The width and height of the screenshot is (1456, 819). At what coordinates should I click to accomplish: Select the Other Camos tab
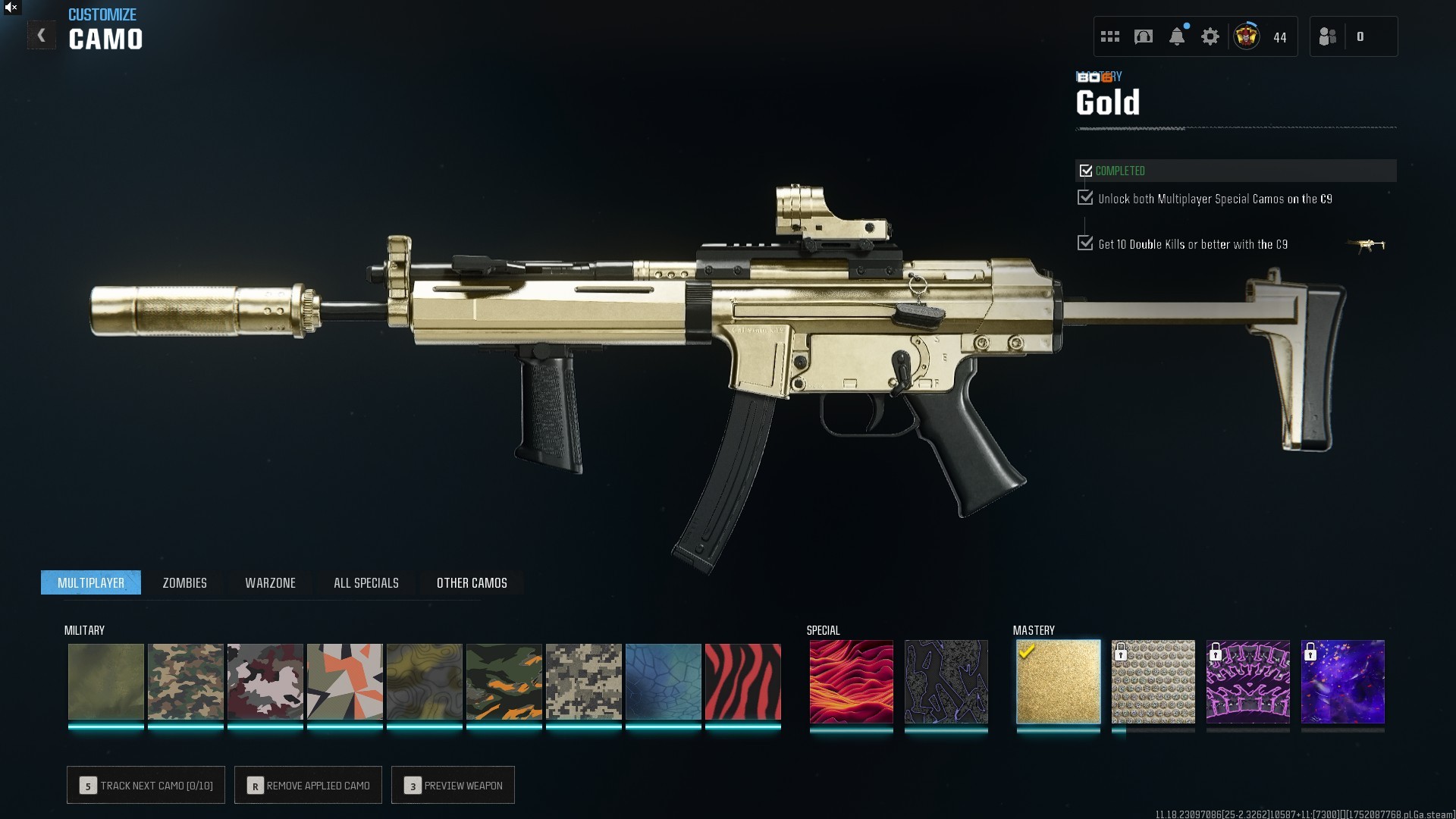[x=472, y=582]
